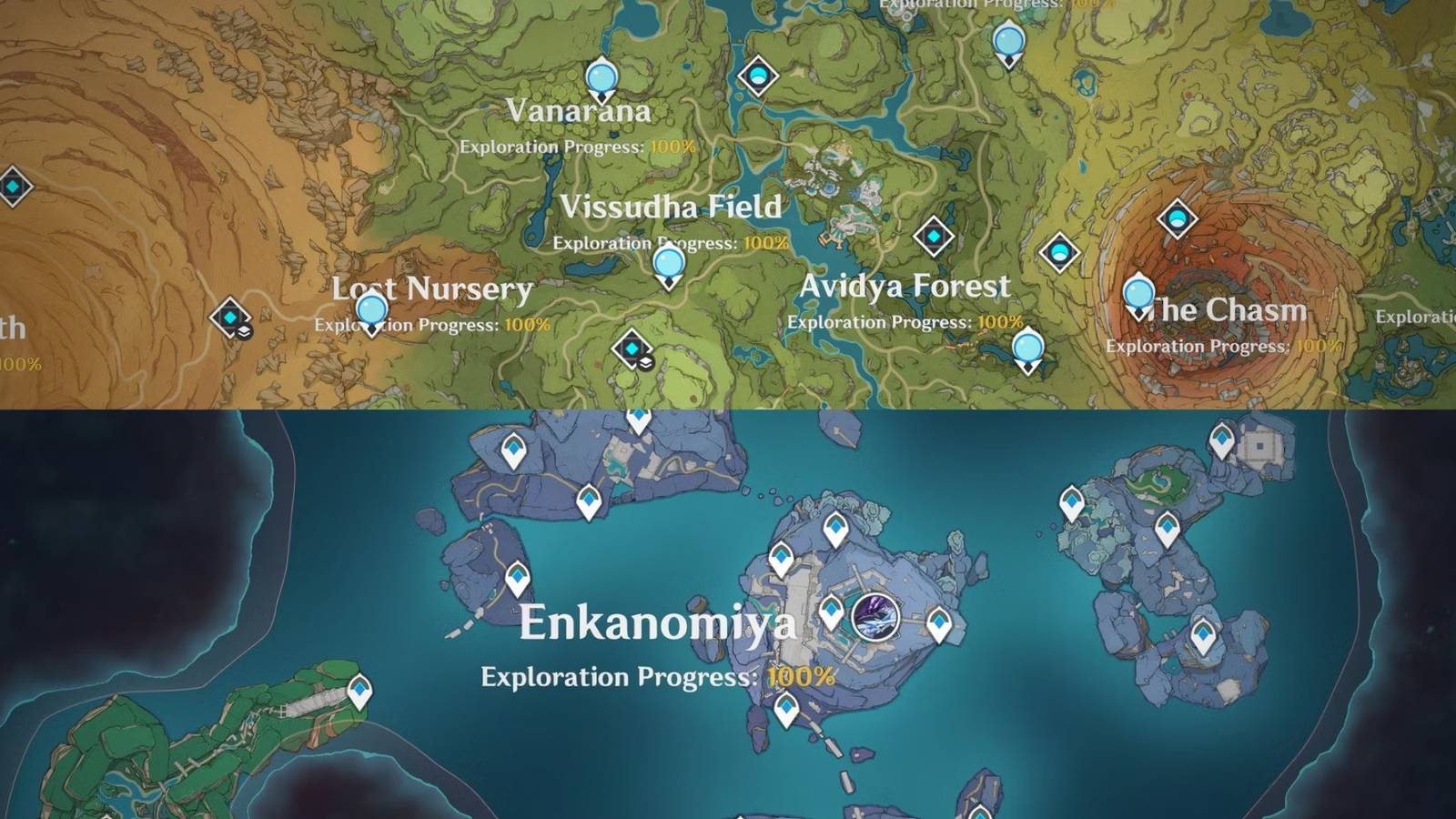Click Enkanomiya's 100% exploration progress indicator
Image resolution: width=1456 pixels, height=819 pixels.
pyautogui.click(x=800, y=677)
